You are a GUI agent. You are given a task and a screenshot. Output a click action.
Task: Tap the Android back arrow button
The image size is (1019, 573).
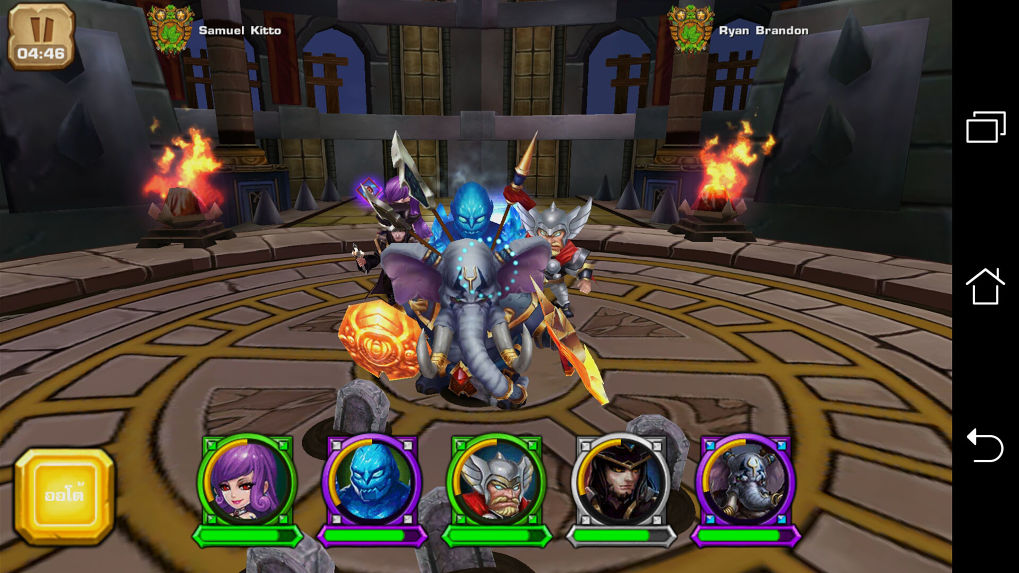point(985,446)
